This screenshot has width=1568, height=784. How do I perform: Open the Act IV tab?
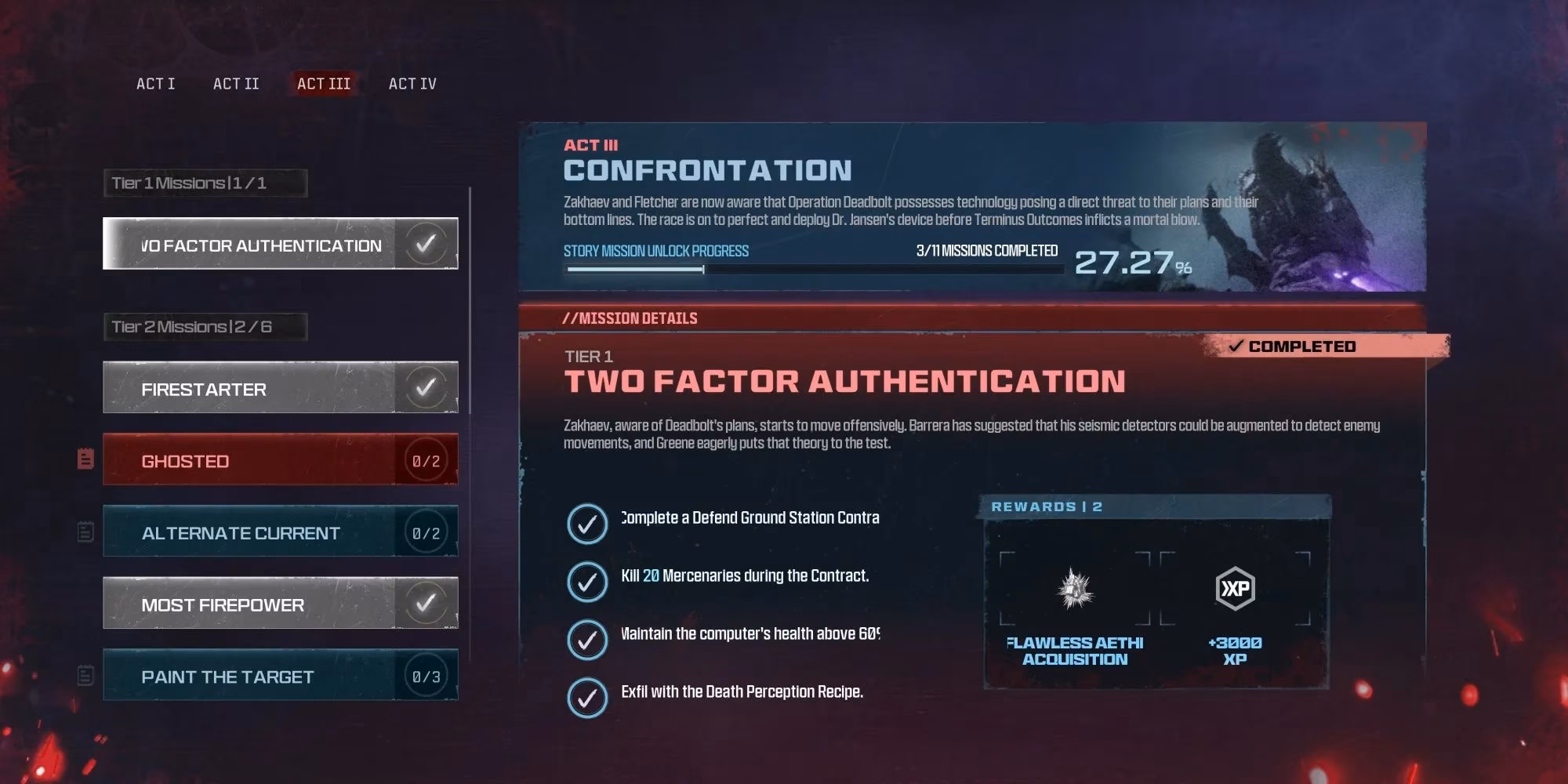(412, 83)
